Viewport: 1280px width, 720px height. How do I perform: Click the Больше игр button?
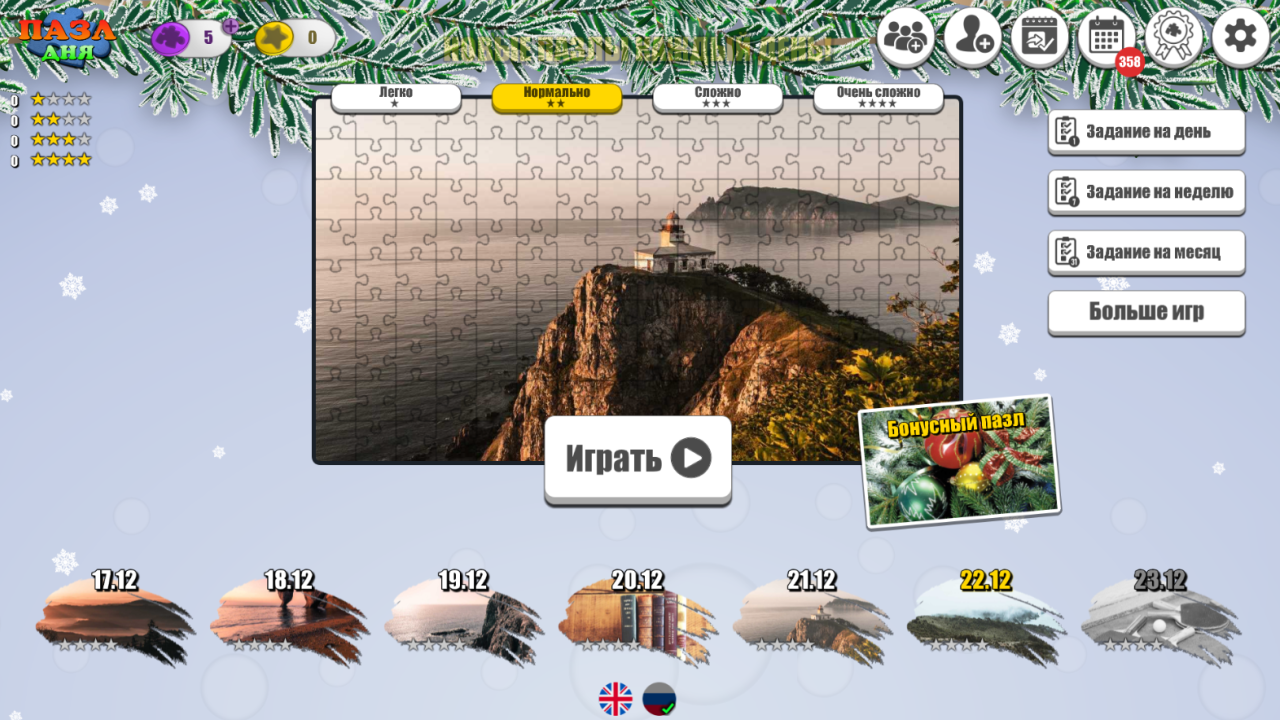click(x=1145, y=313)
